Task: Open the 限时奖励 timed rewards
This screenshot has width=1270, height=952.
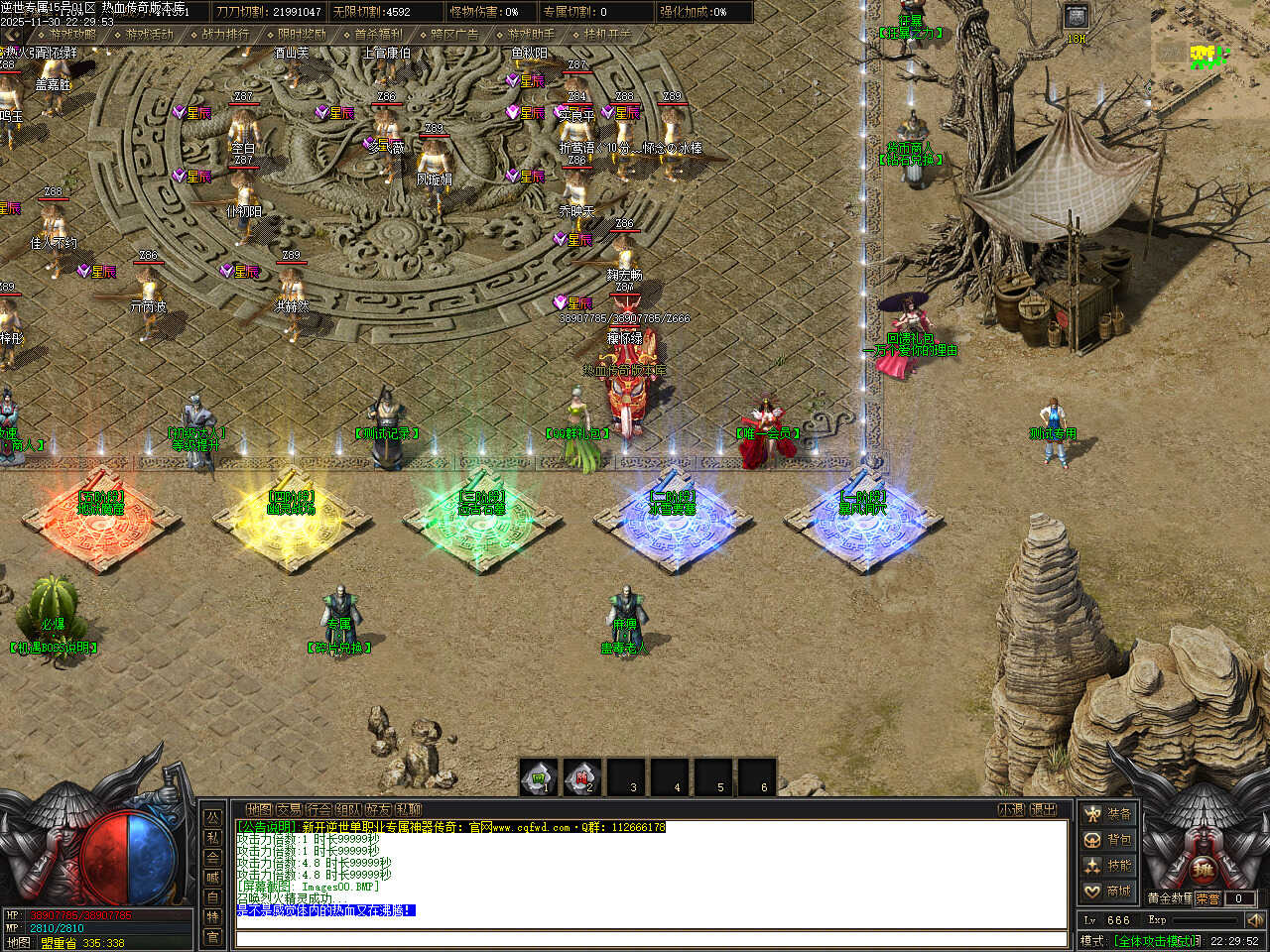Action: tap(302, 35)
